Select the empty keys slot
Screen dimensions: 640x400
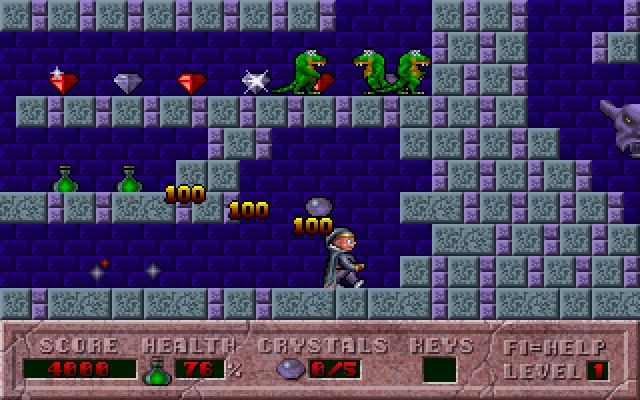(x=439, y=370)
